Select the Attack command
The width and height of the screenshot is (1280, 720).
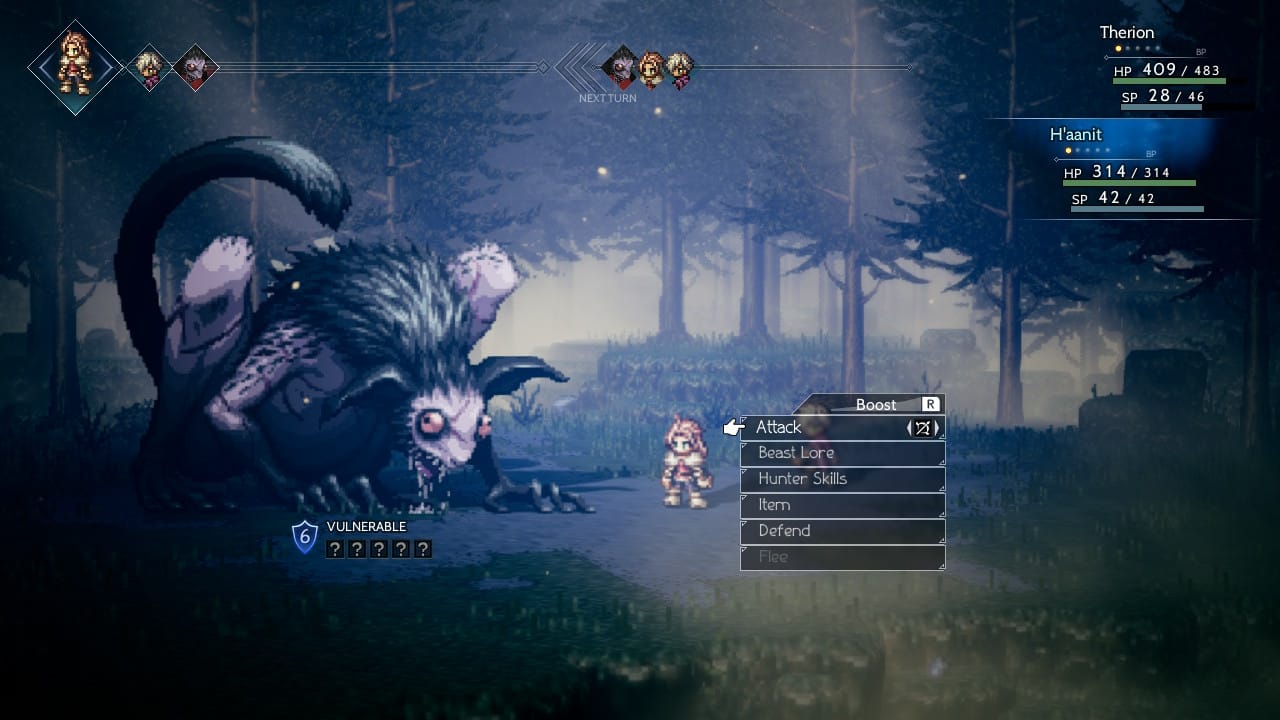point(820,428)
